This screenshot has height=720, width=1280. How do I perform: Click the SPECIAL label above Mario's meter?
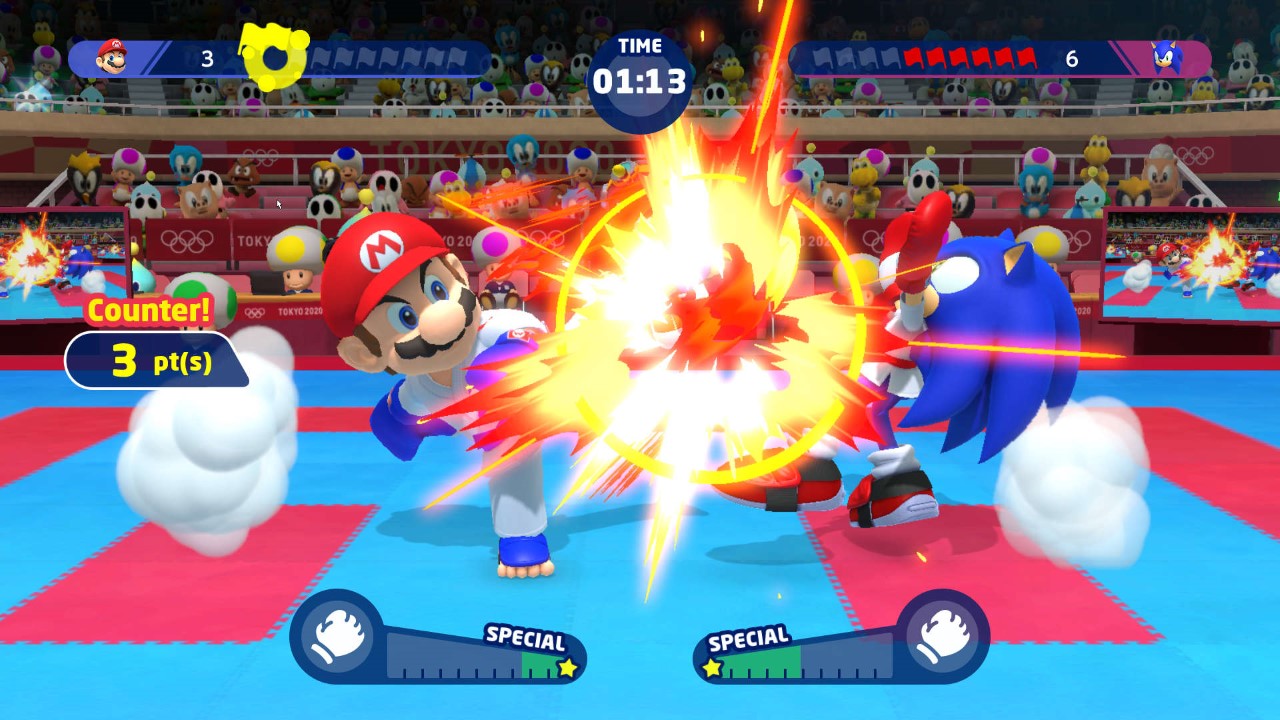coord(524,635)
